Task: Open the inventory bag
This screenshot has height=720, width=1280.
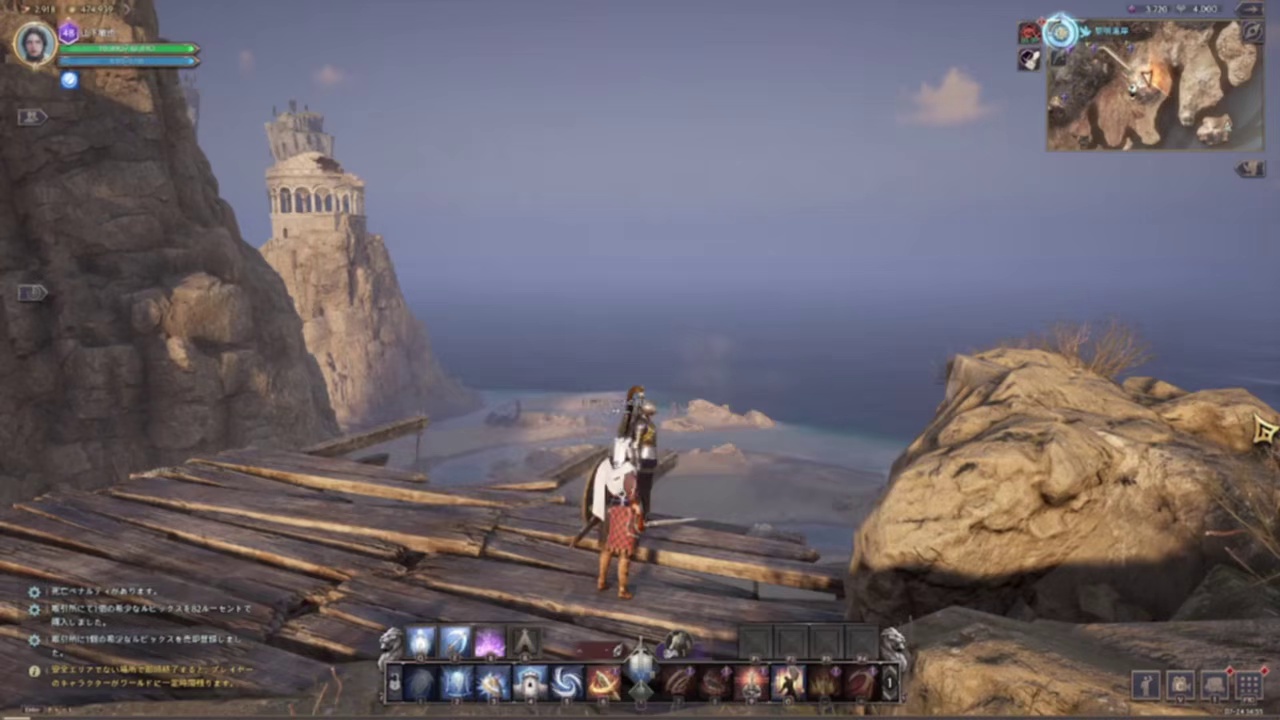Action: [1214, 684]
